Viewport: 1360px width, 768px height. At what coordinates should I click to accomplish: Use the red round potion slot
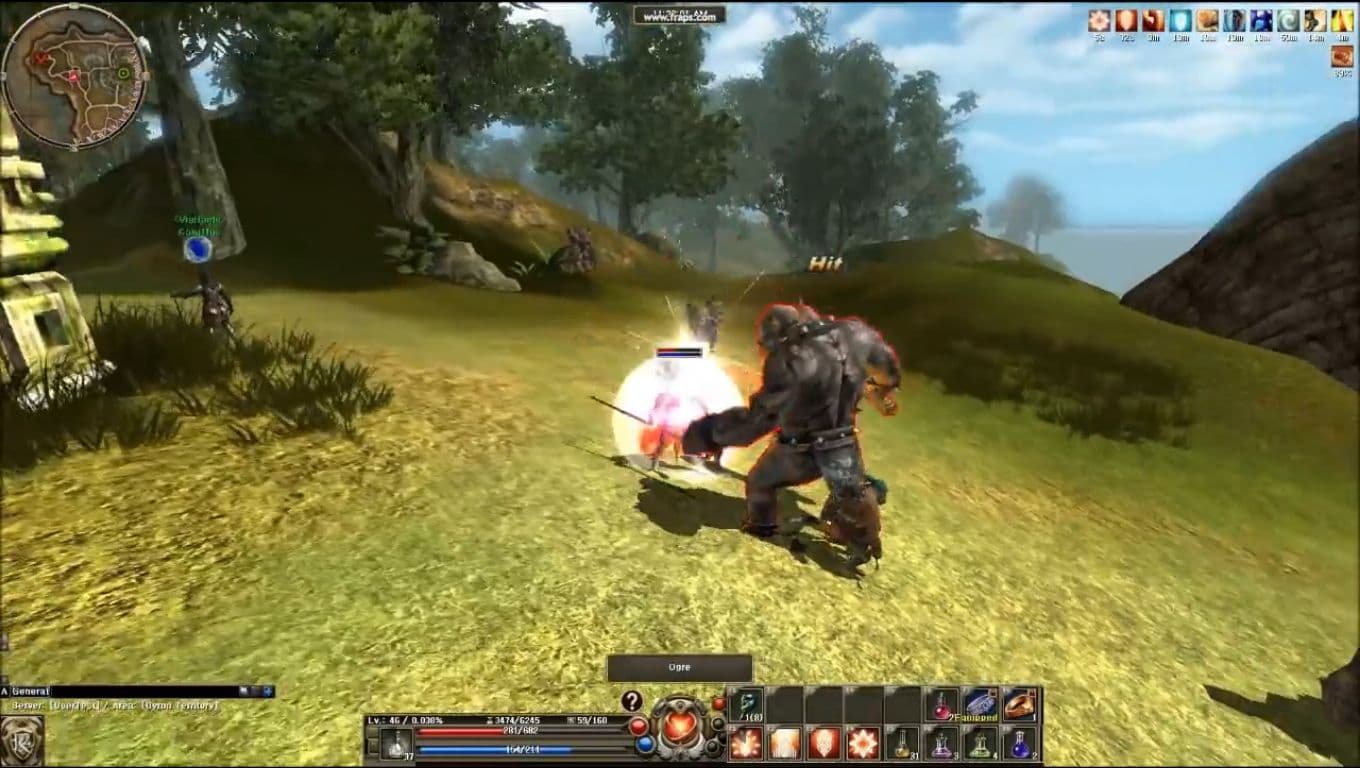click(x=941, y=704)
